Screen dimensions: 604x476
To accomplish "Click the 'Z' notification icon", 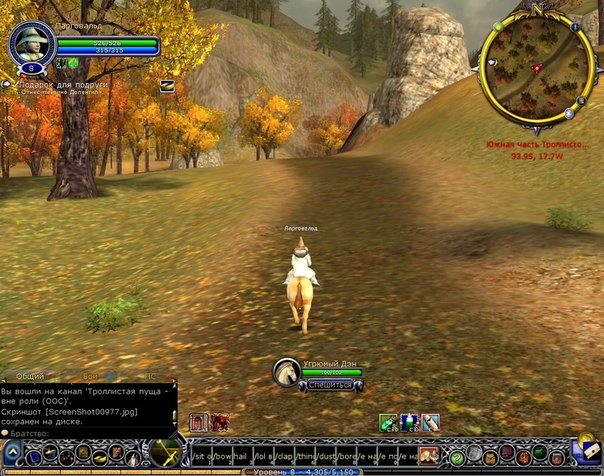I will (x=166, y=86).
